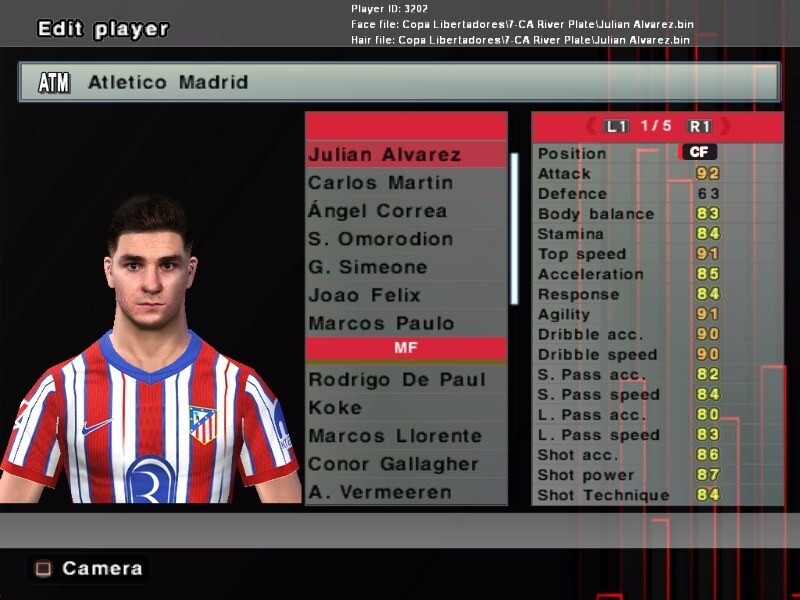The image size is (800, 600).
Task: Pick Rodrigo De Paul from midfielders
Action: click(x=397, y=380)
